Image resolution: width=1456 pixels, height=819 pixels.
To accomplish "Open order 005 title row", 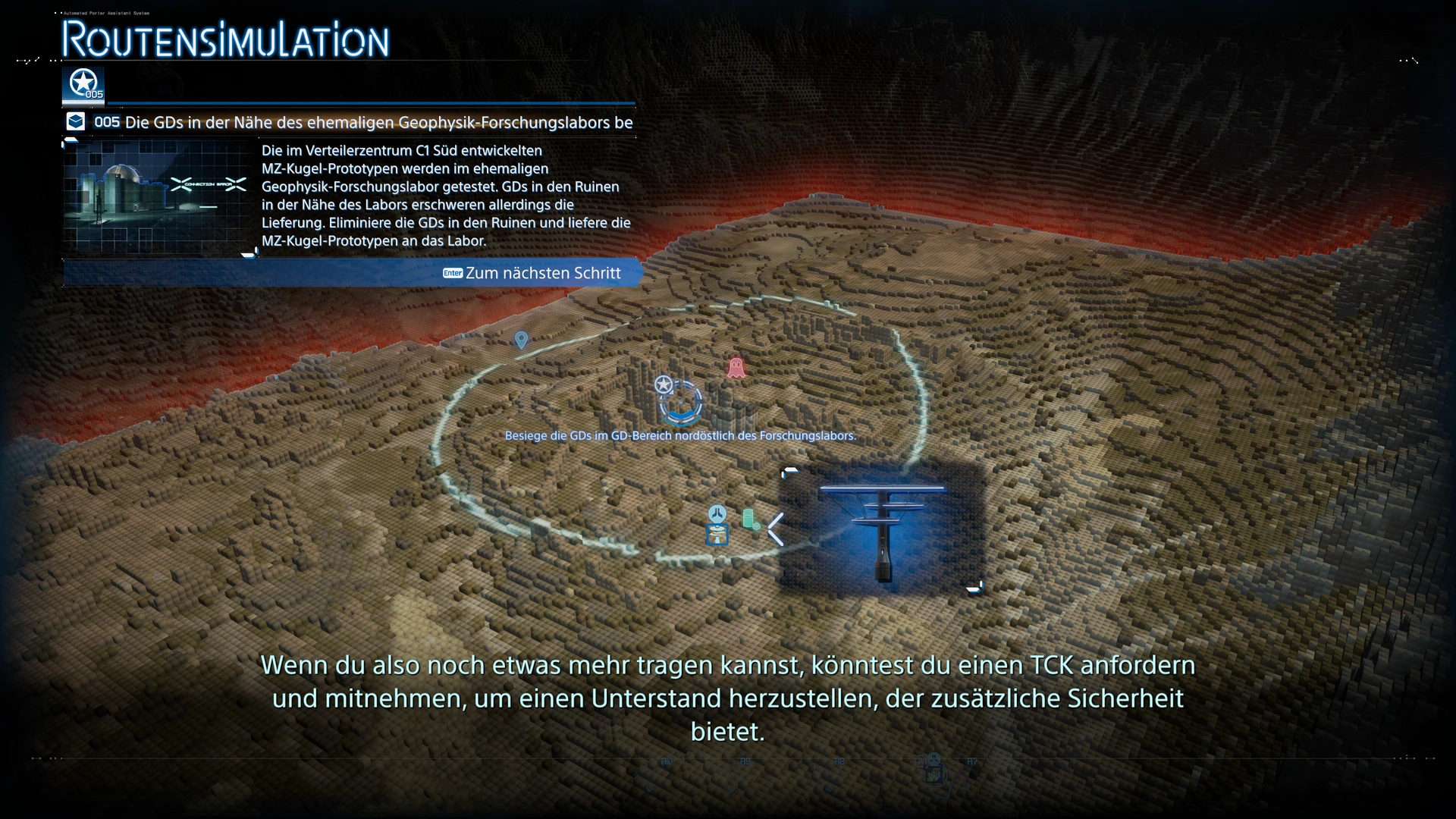I will pyautogui.click(x=349, y=122).
